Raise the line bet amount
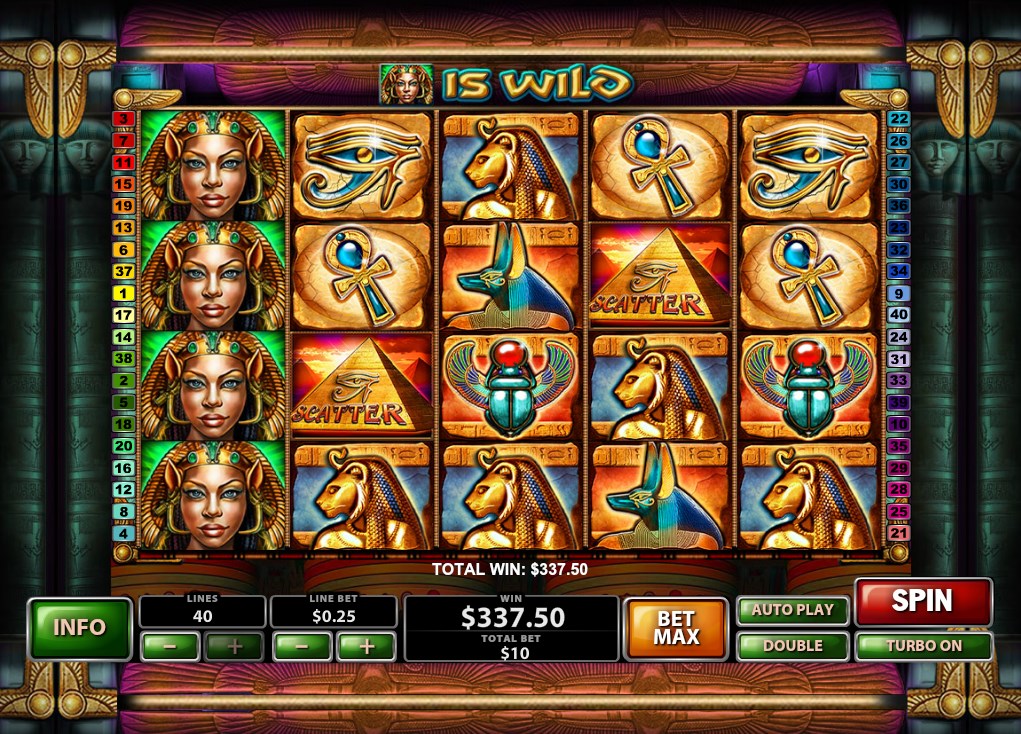Screen dimensions: 1021x734 [x=366, y=646]
